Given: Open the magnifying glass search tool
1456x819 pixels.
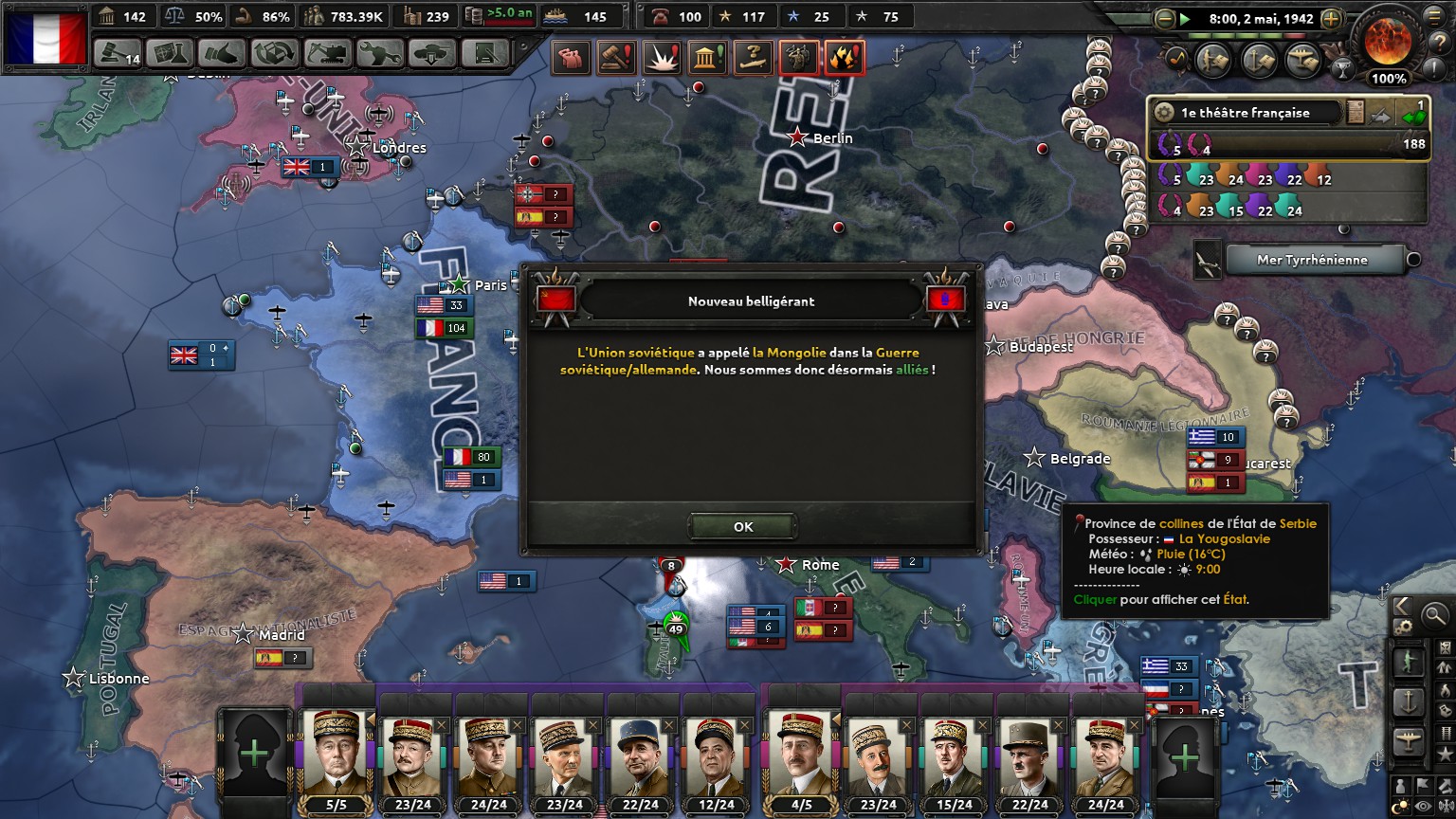Looking at the screenshot, I should 1435,615.
